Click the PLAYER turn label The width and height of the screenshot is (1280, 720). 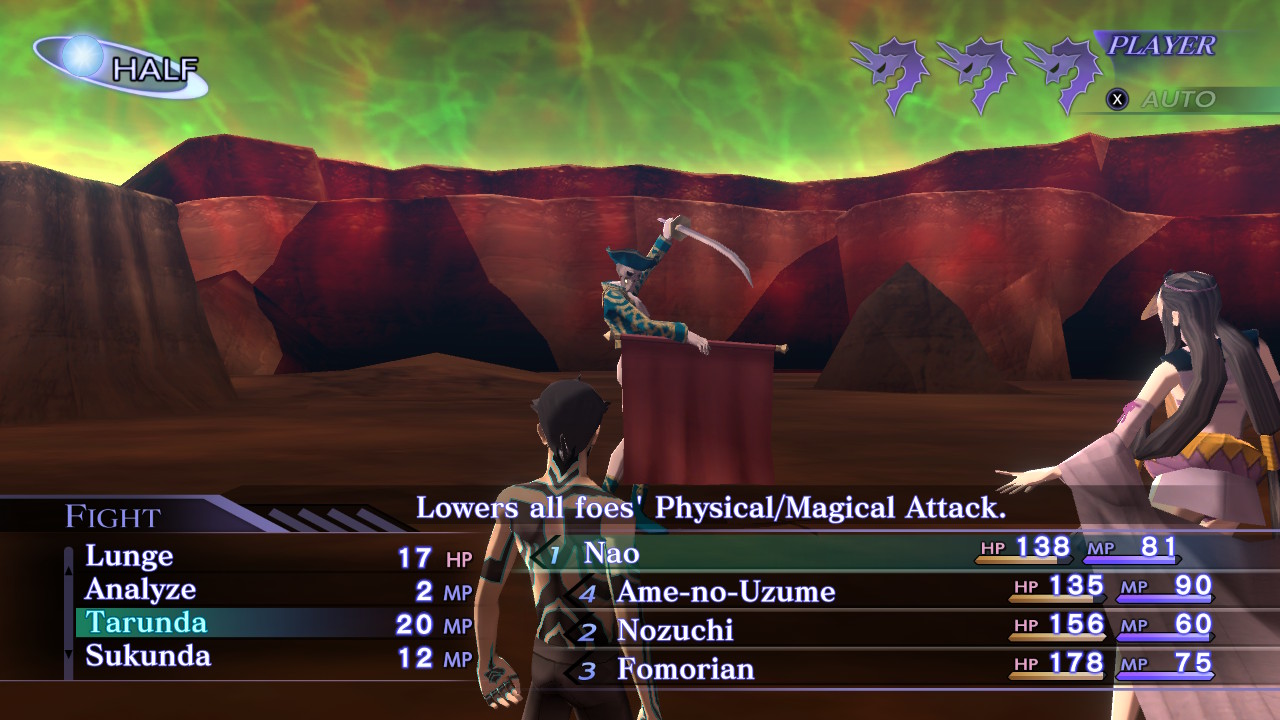point(1160,45)
